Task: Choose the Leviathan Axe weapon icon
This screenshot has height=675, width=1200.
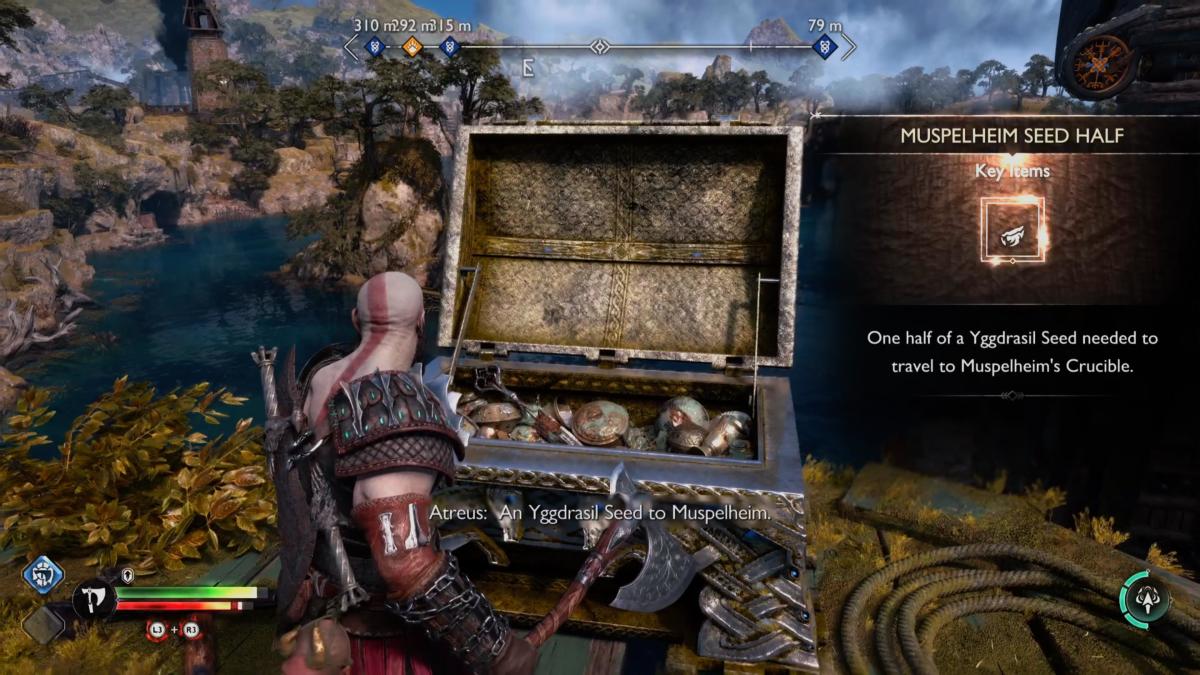Action: [93, 600]
